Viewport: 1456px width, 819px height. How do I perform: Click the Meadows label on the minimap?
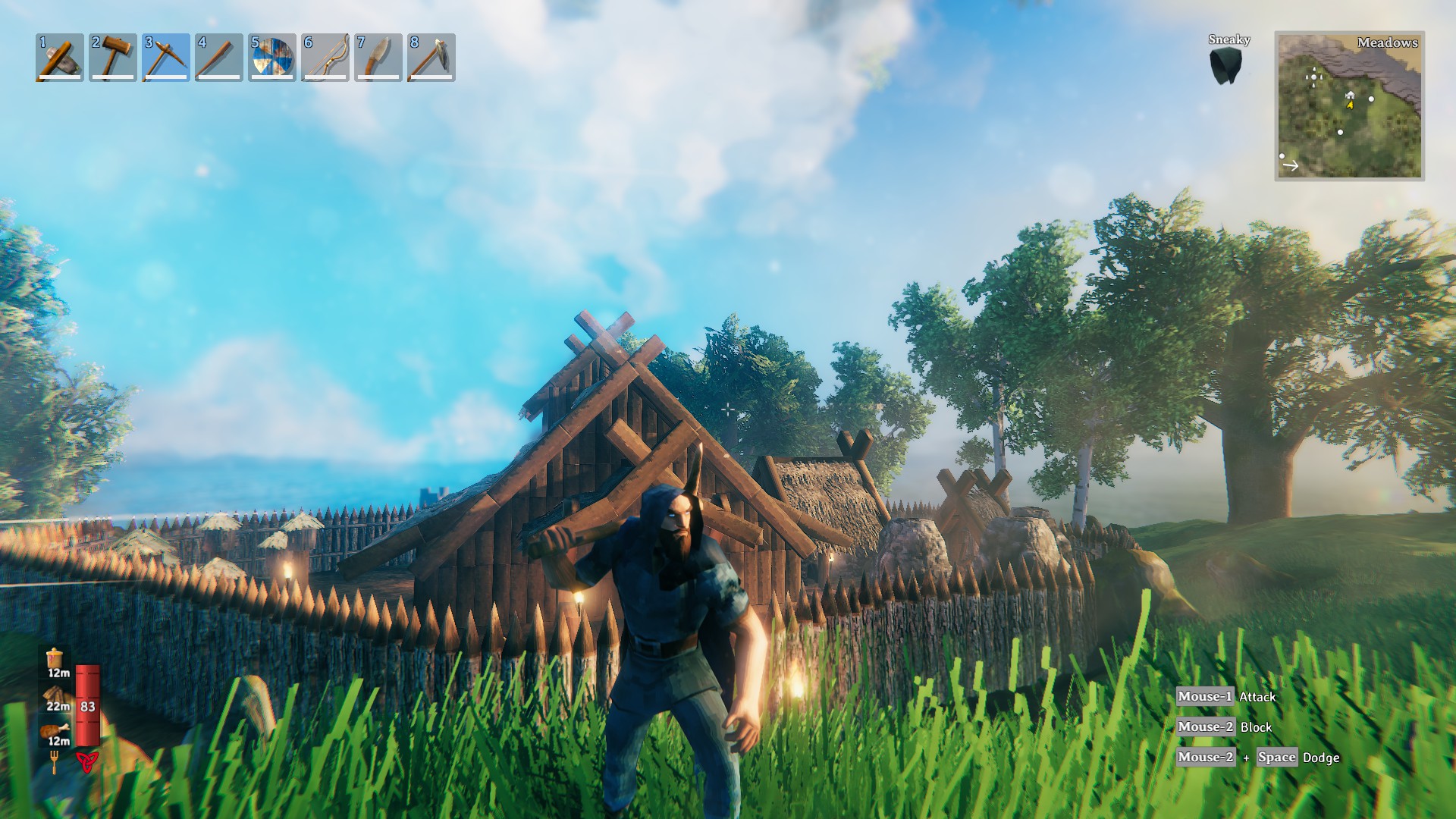1387,43
